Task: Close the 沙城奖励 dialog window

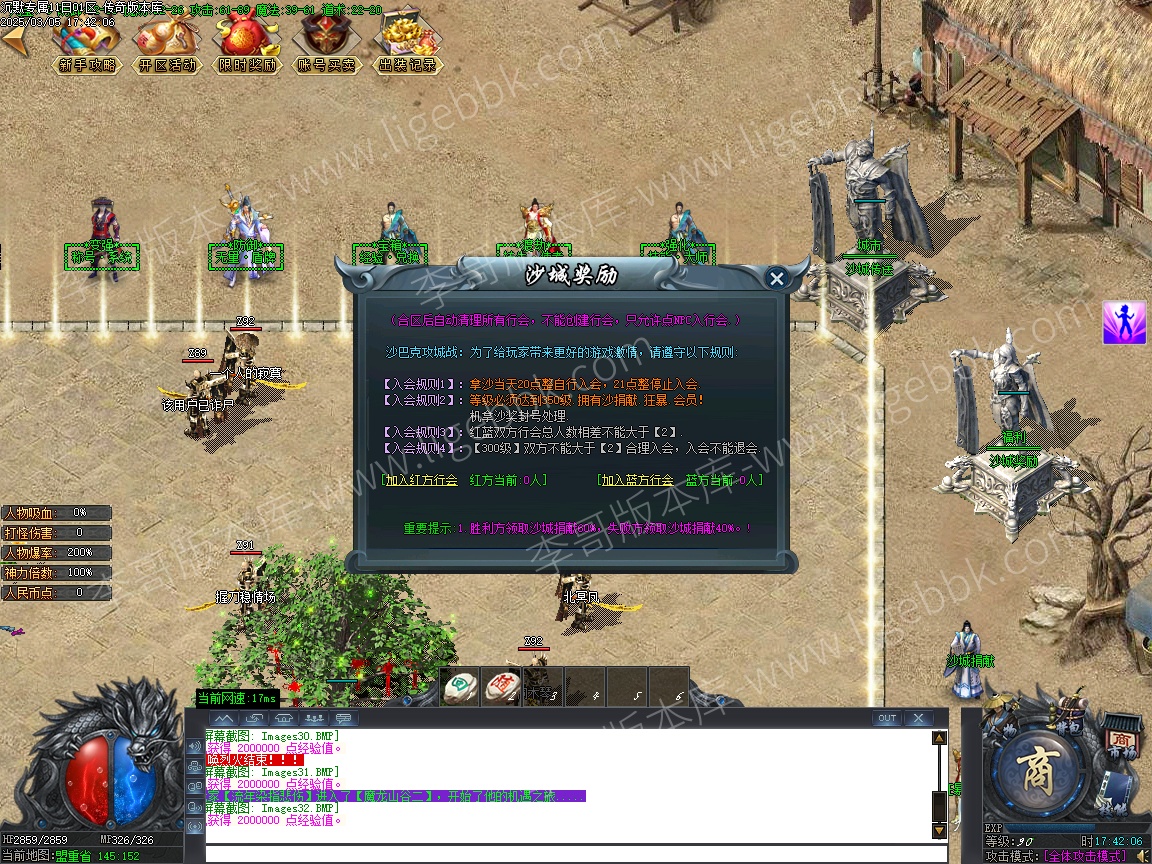Action: 777,279
